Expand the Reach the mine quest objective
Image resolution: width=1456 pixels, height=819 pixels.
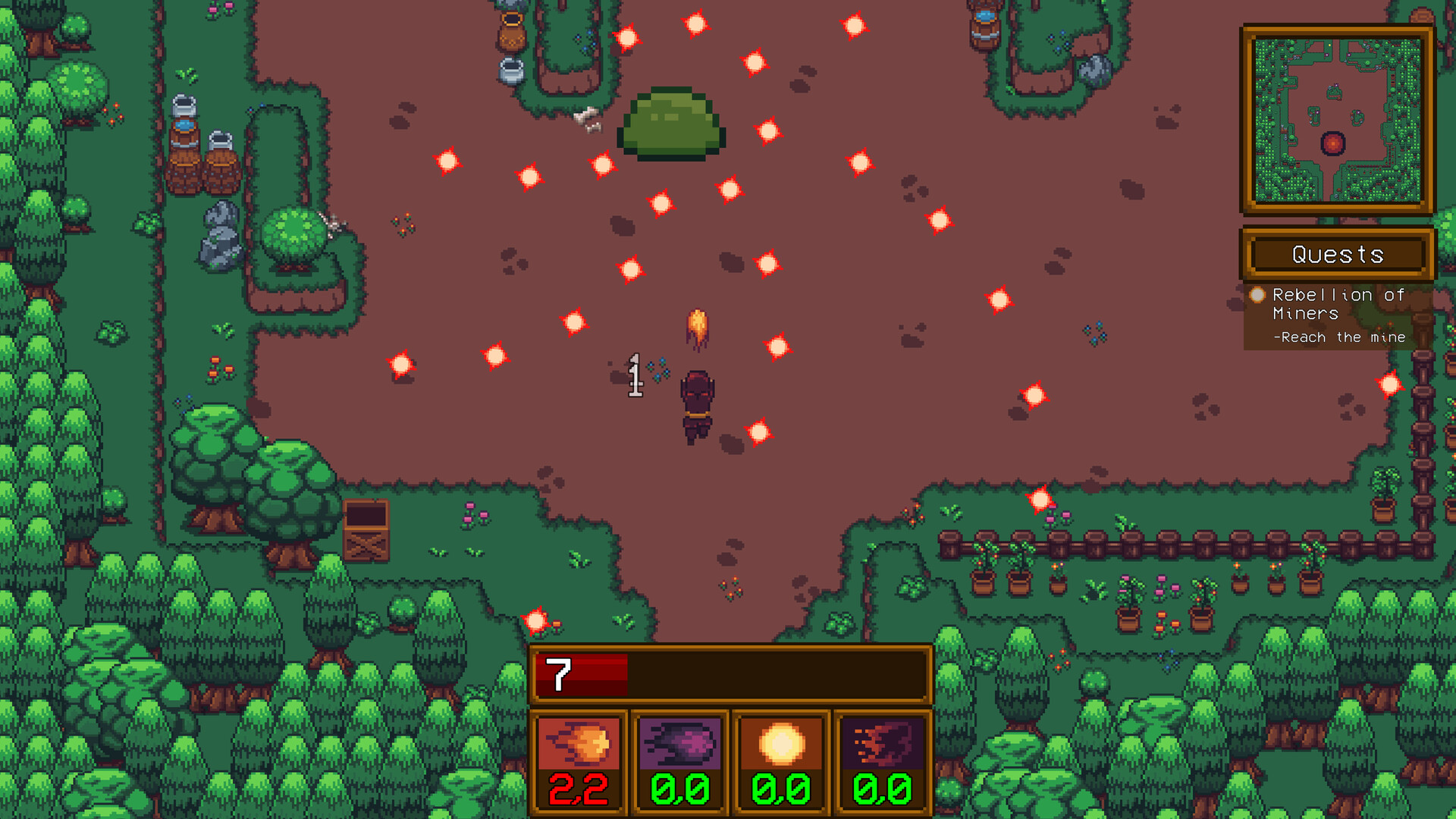point(1342,337)
